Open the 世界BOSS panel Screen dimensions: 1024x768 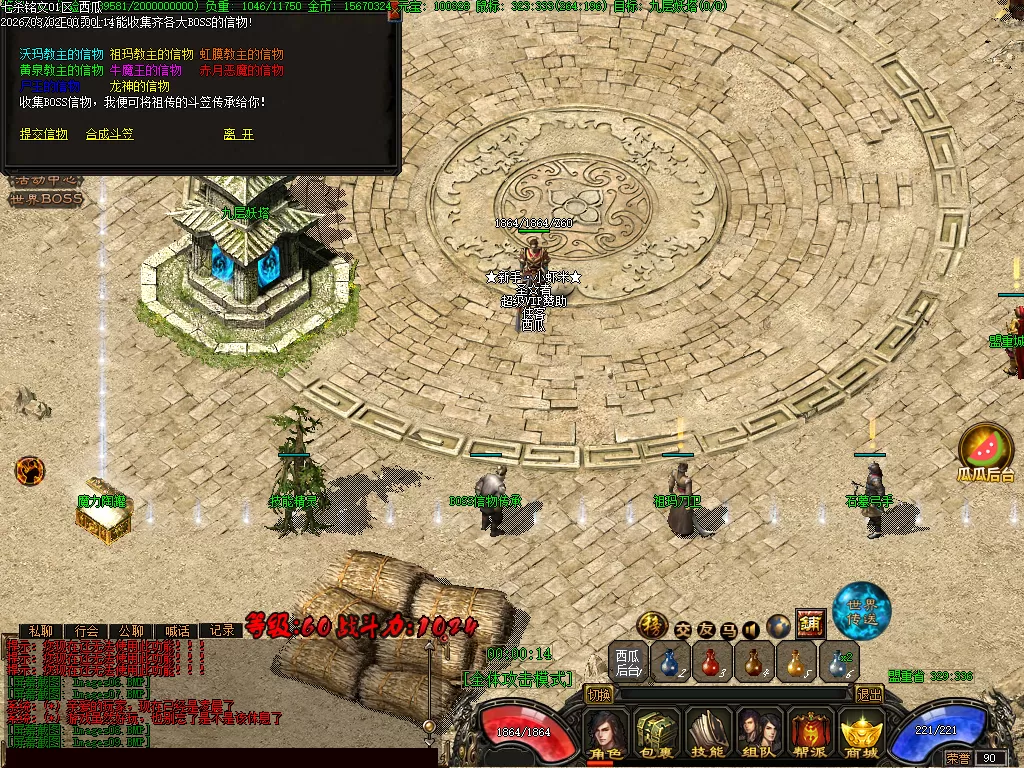[46, 199]
